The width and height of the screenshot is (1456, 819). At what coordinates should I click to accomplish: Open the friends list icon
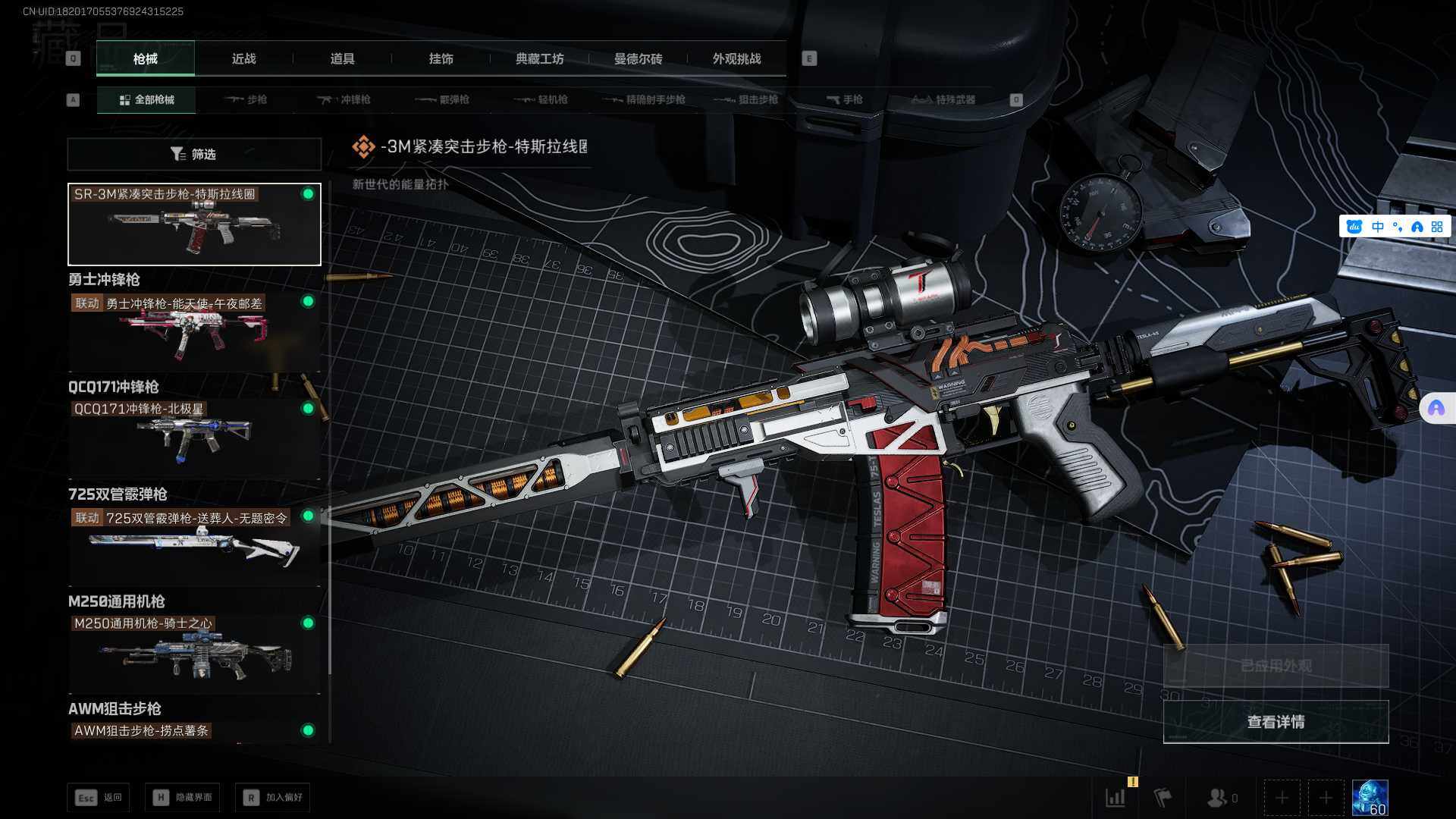point(1218,798)
